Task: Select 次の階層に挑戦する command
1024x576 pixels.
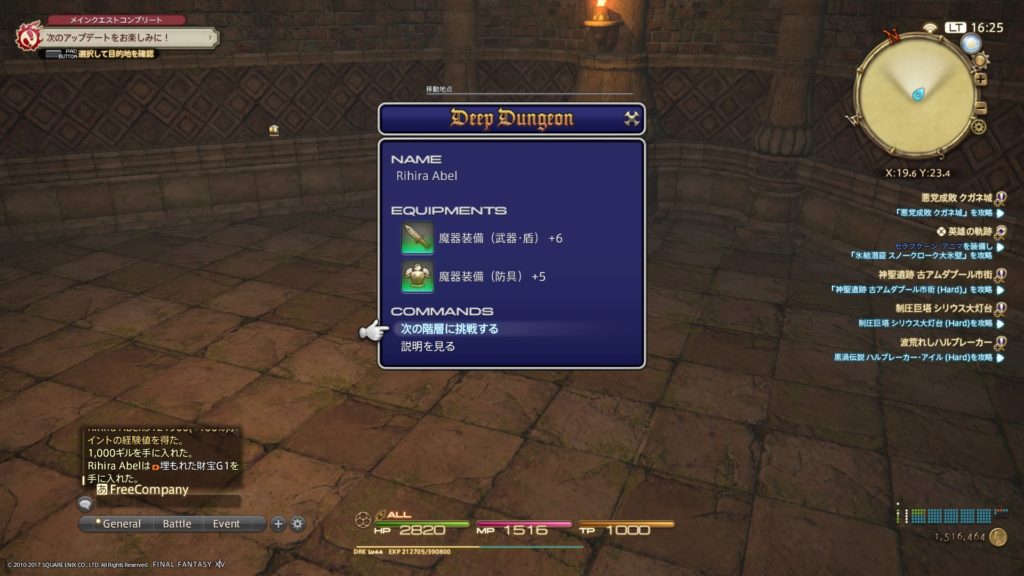Action: 449,329
